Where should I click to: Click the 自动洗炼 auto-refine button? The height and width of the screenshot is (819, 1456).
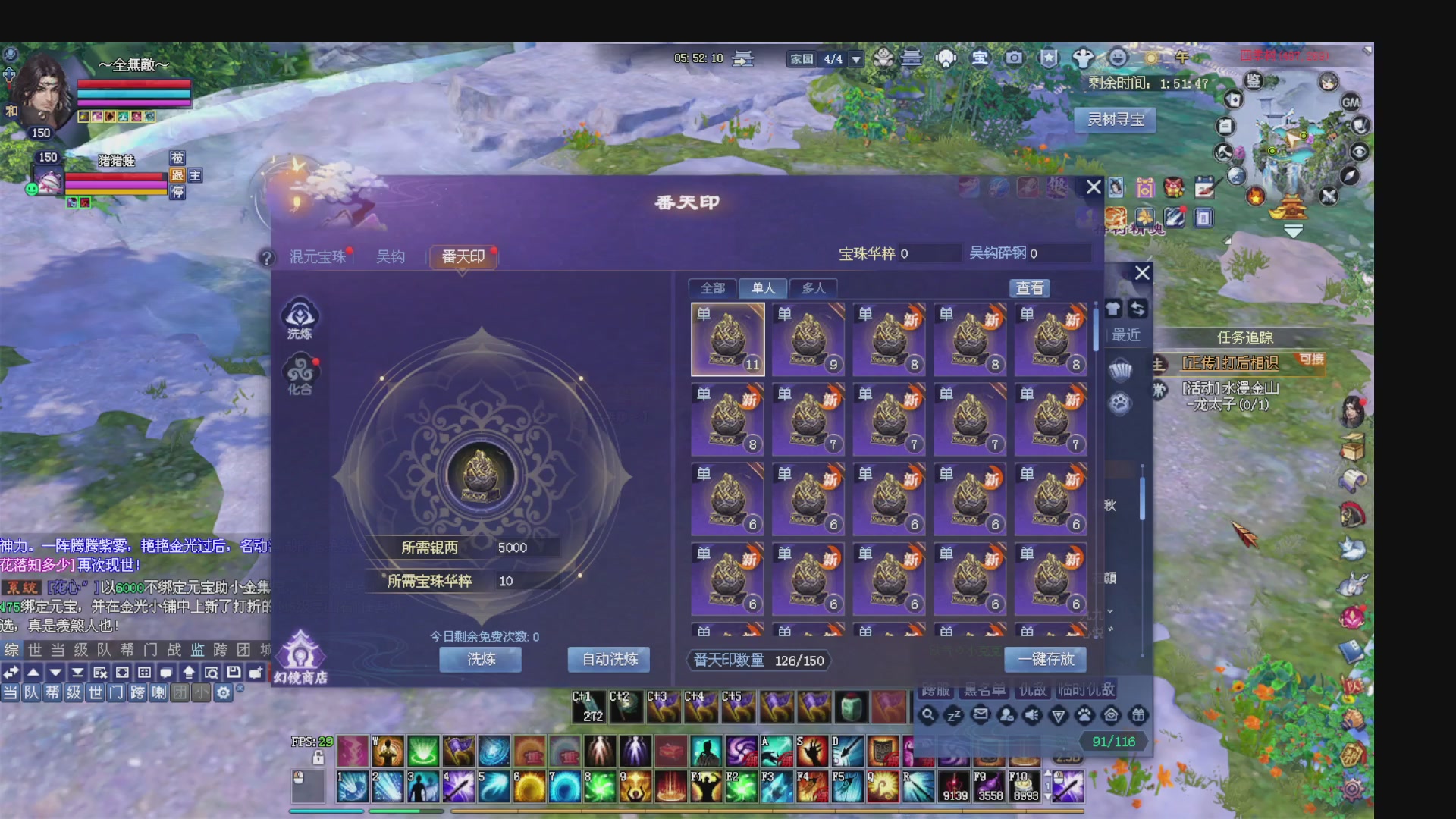click(x=609, y=660)
